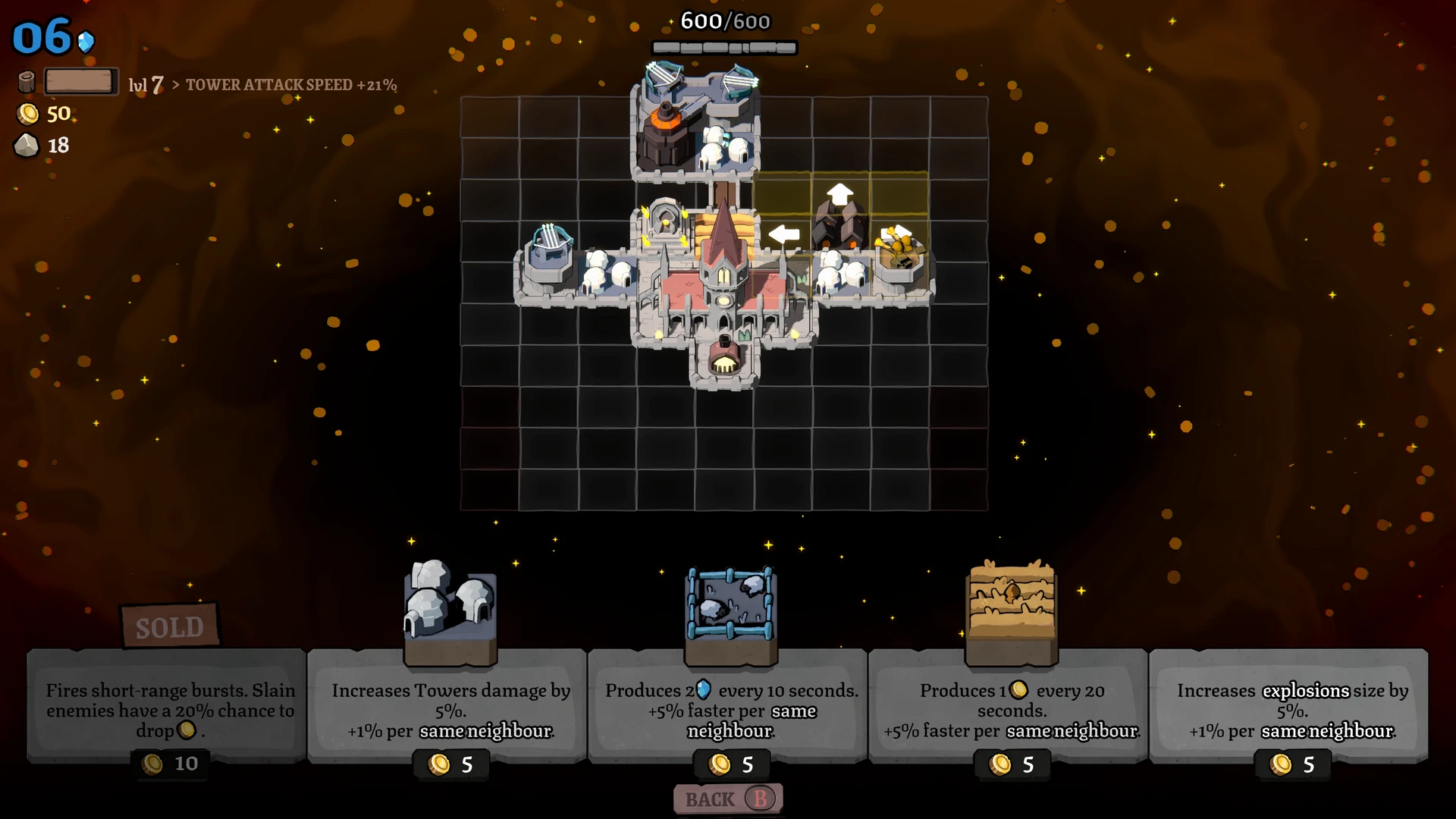Select the wheat field gold-producing card

click(1011, 705)
